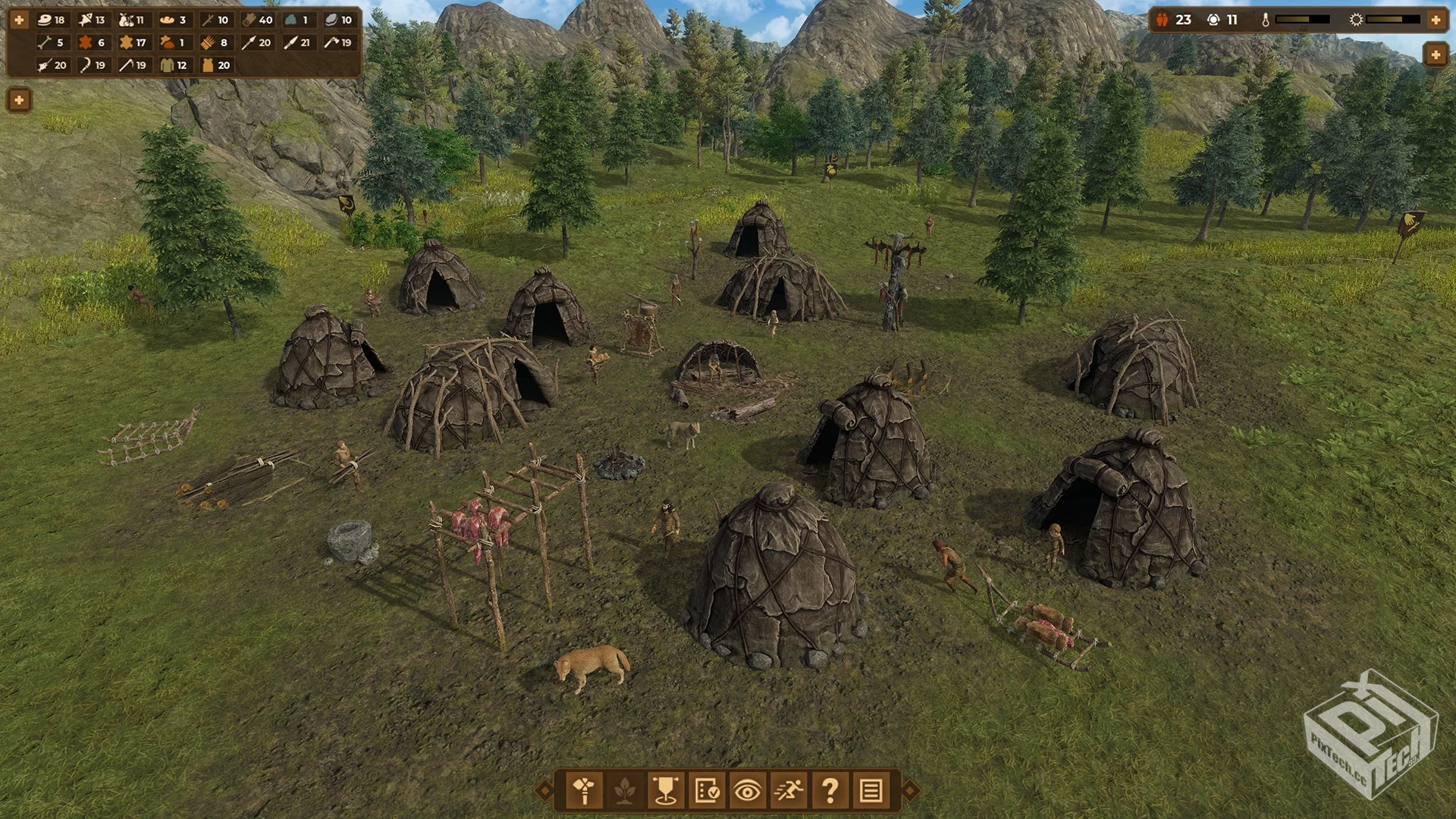Open the main menu list icon
1456x819 pixels.
pyautogui.click(x=871, y=791)
